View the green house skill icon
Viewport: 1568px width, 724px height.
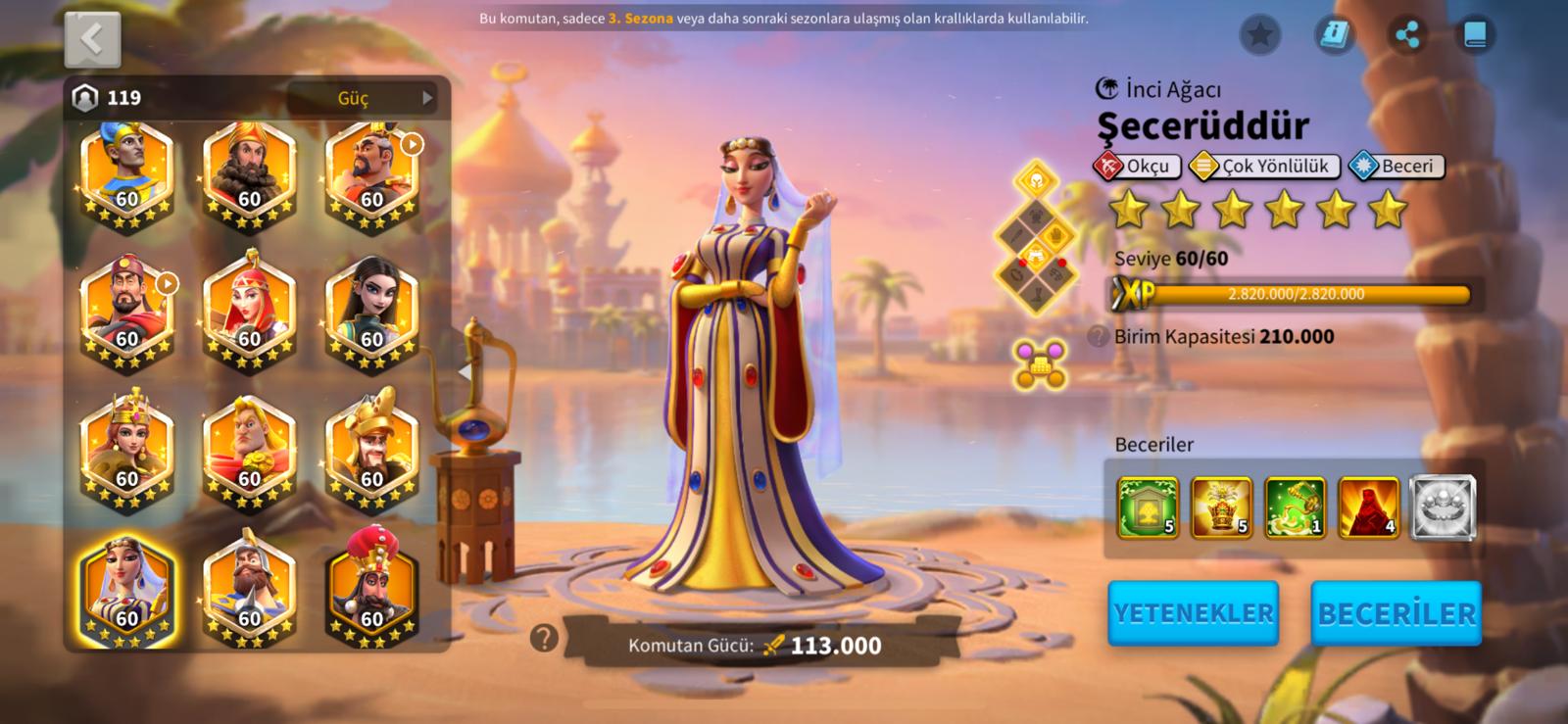coord(1148,507)
